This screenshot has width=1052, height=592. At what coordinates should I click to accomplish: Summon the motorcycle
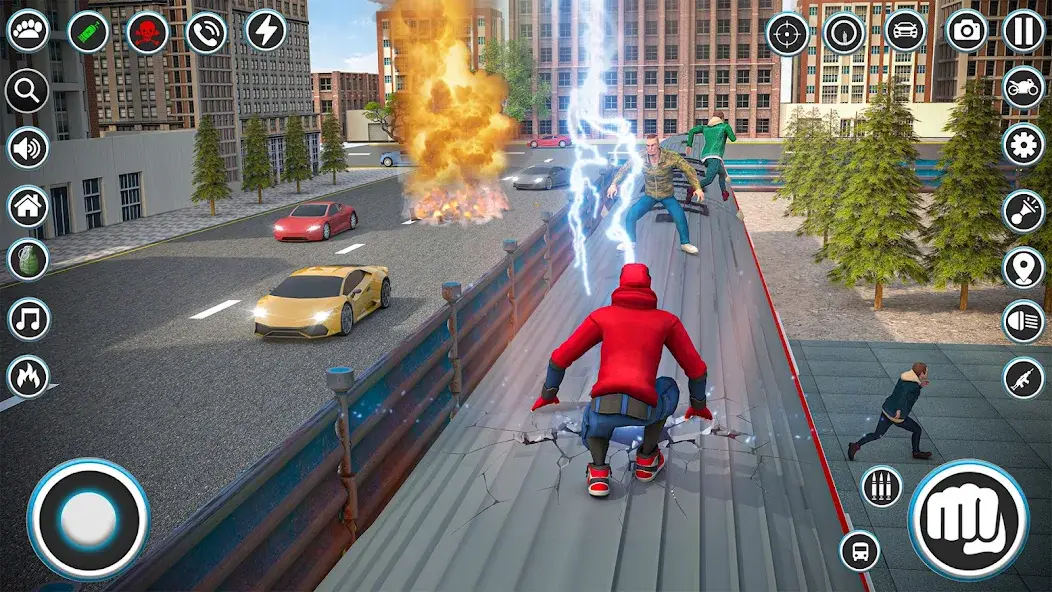[1023, 88]
